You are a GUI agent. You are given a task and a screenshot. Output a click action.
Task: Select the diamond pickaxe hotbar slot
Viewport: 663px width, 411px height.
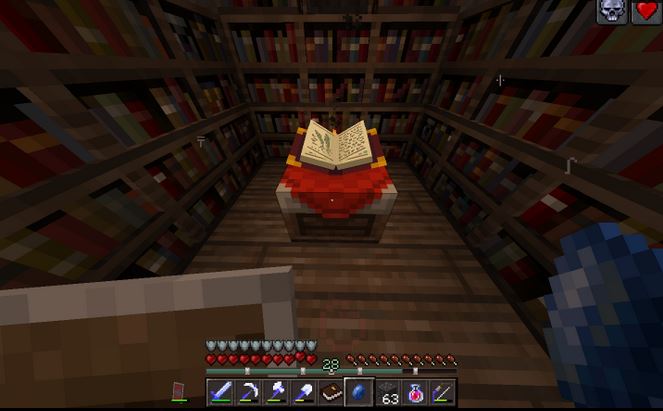point(248,392)
